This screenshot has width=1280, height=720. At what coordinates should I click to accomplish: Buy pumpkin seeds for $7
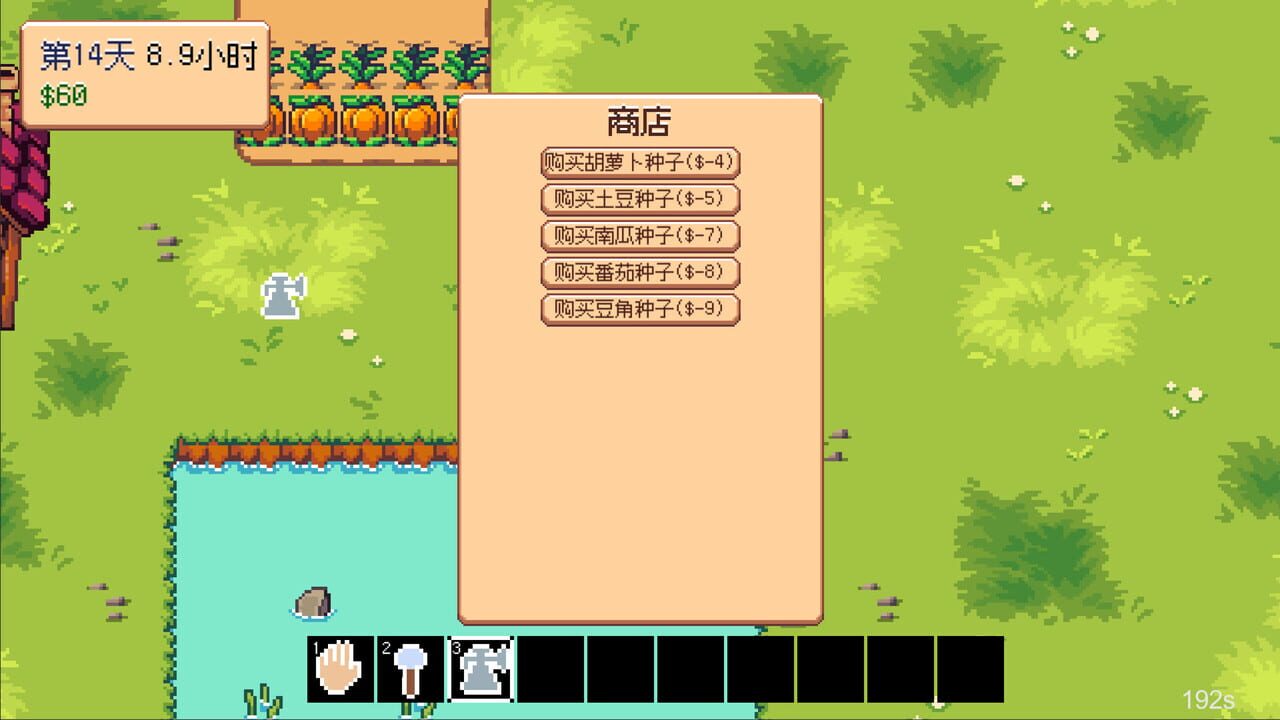pyautogui.click(x=640, y=237)
